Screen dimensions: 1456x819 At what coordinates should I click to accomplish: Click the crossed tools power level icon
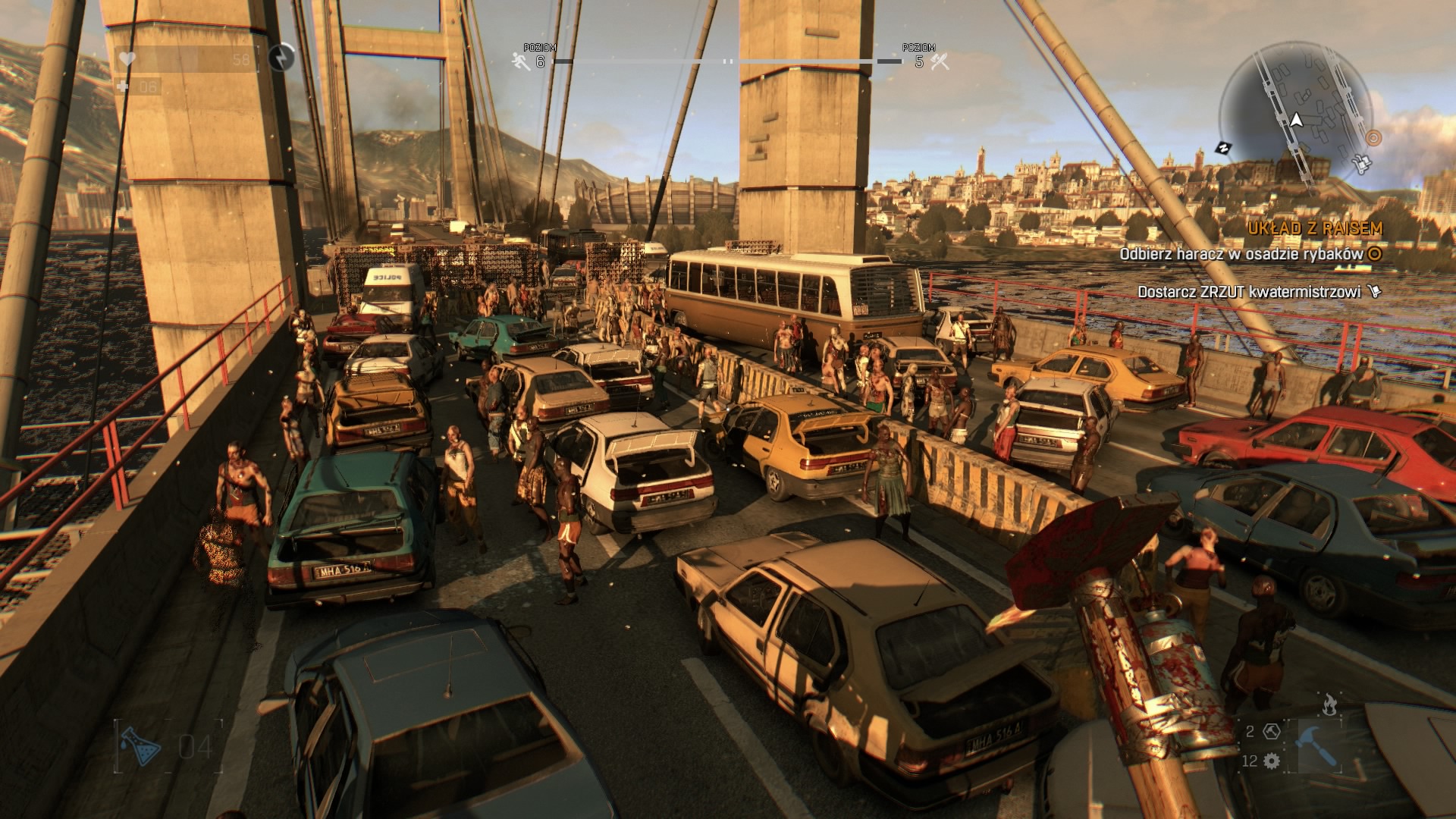coord(940,61)
